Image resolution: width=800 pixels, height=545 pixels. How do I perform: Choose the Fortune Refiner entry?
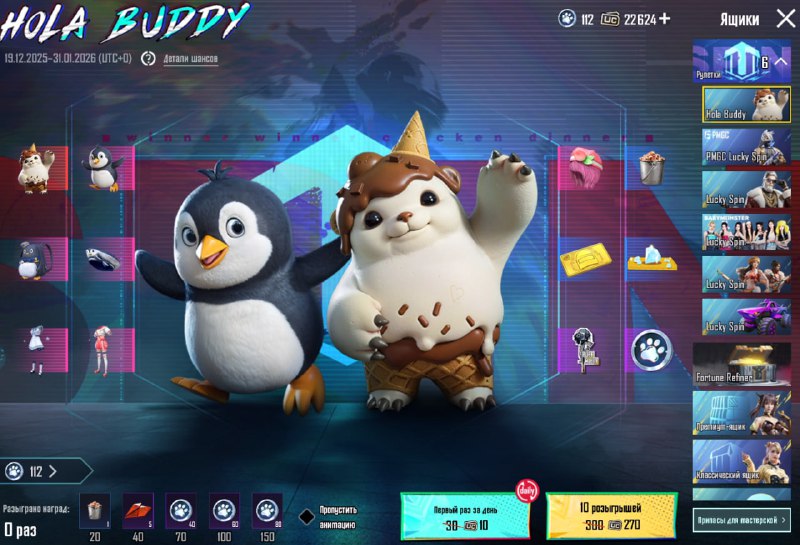tap(741, 363)
